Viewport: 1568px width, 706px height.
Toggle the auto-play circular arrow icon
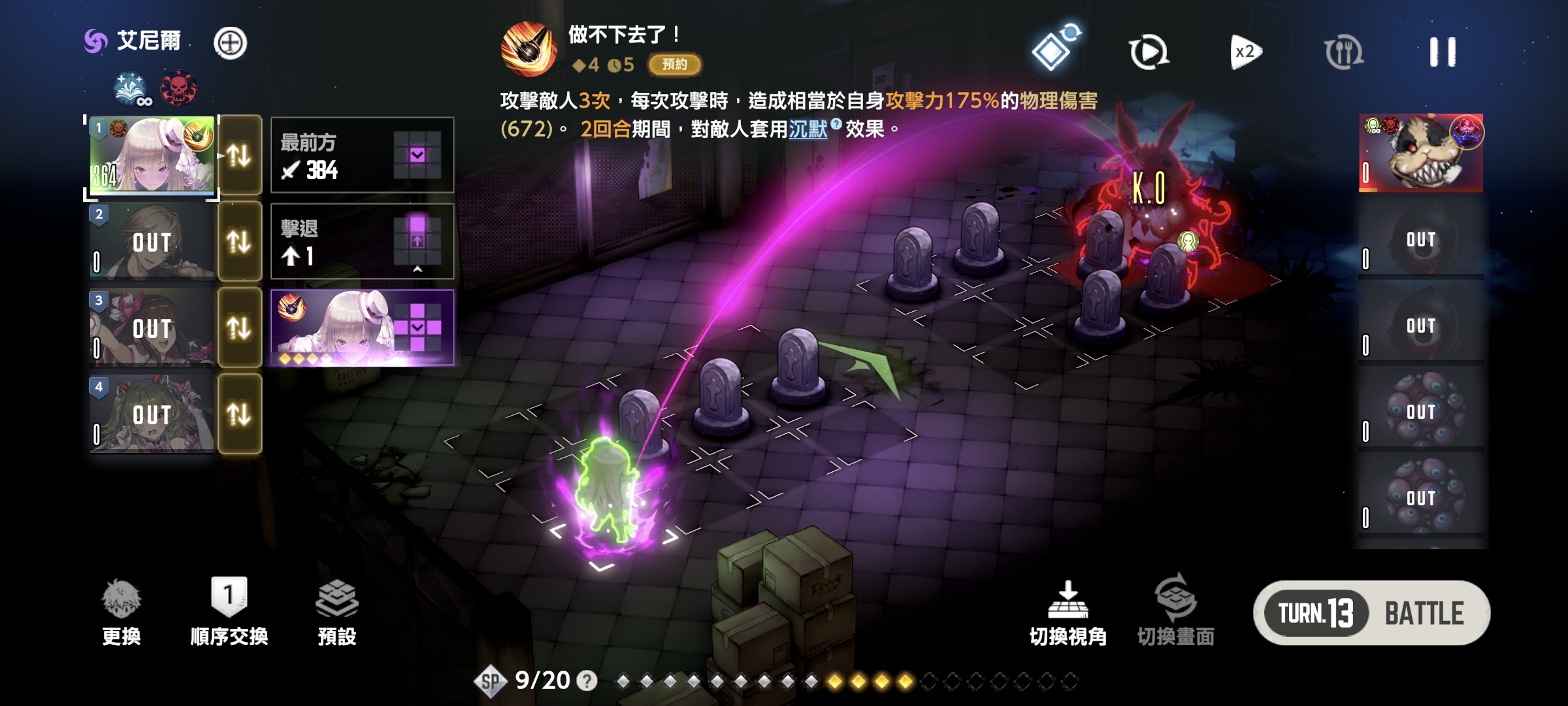click(1148, 52)
